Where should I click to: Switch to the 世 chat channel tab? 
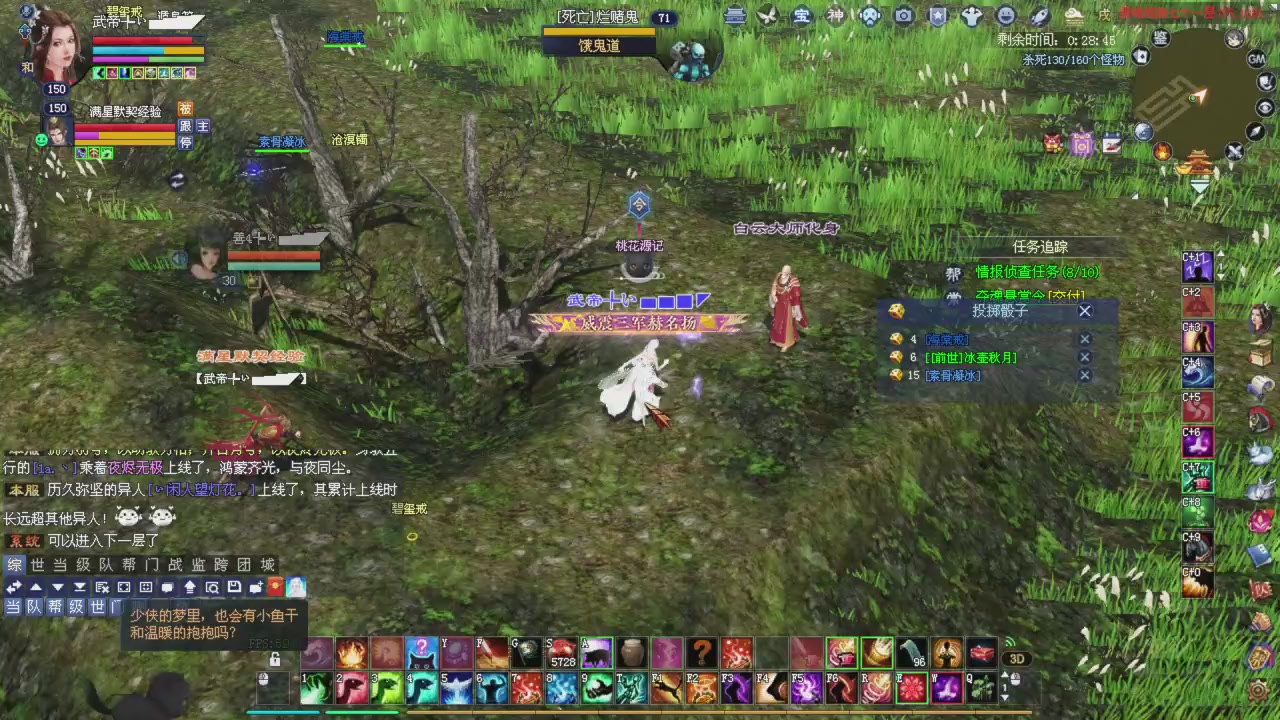pos(37,564)
